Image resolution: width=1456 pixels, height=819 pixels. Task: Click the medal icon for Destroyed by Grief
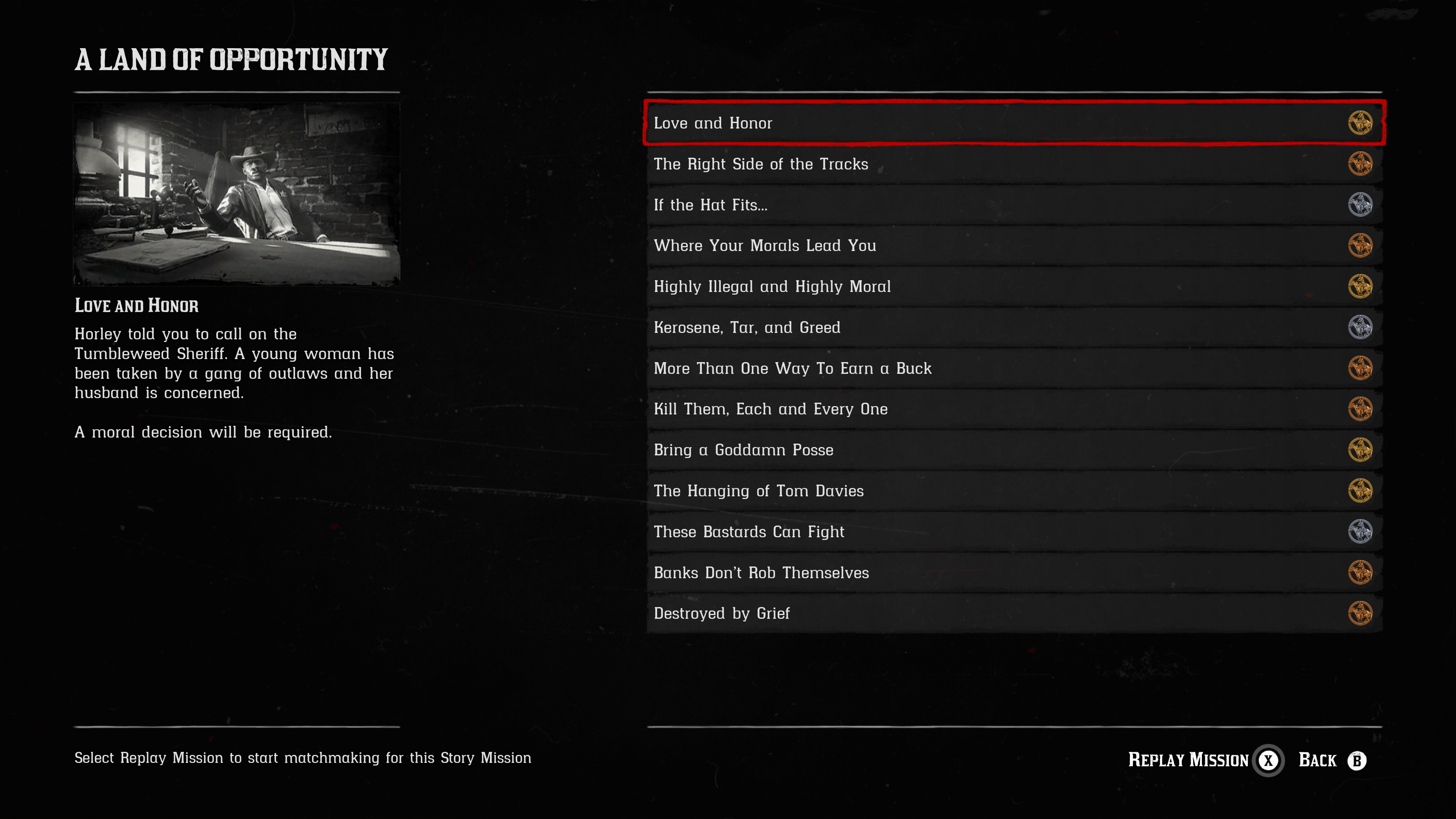[1360, 613]
